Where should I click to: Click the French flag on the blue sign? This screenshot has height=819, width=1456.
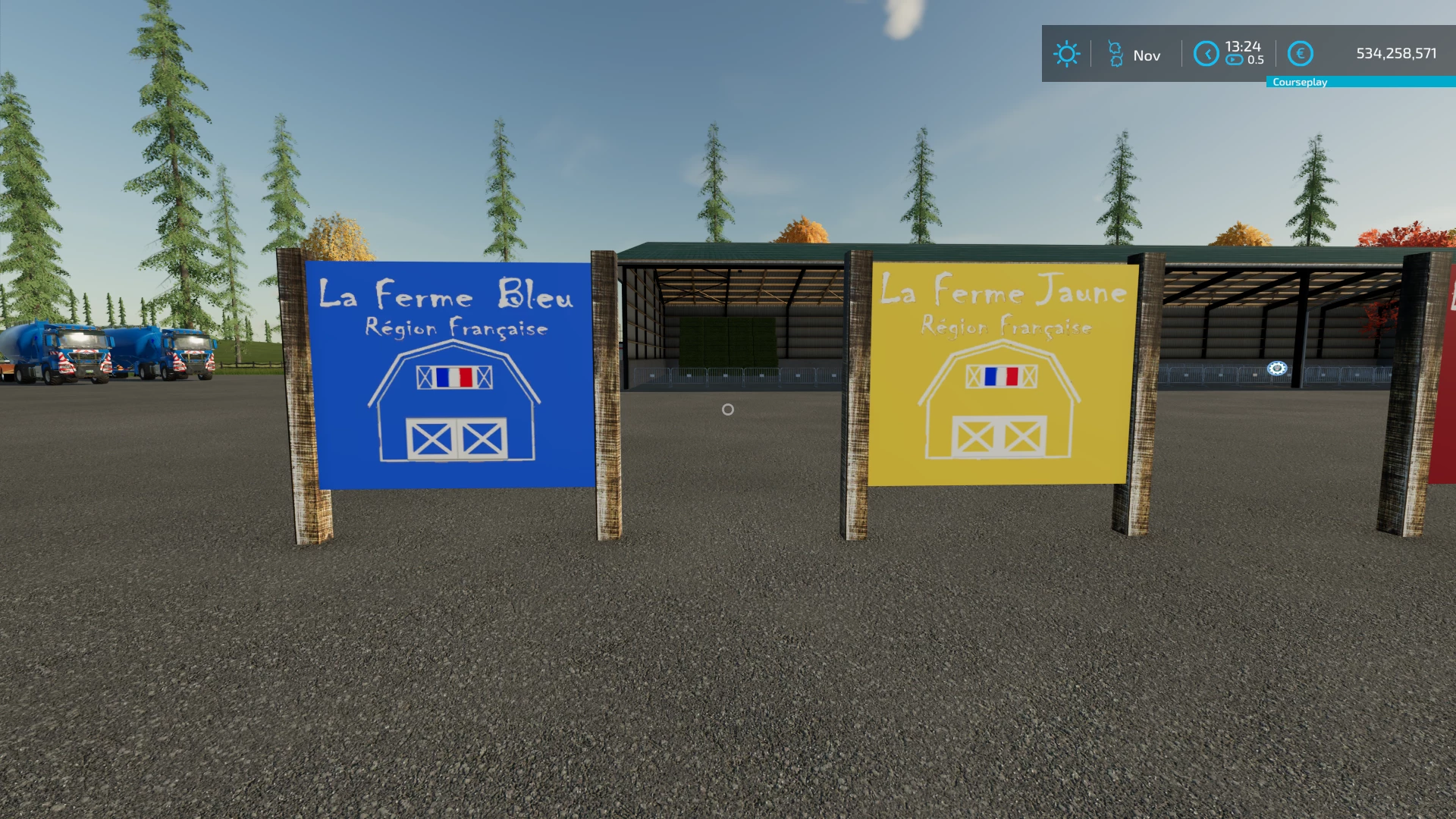pos(456,378)
